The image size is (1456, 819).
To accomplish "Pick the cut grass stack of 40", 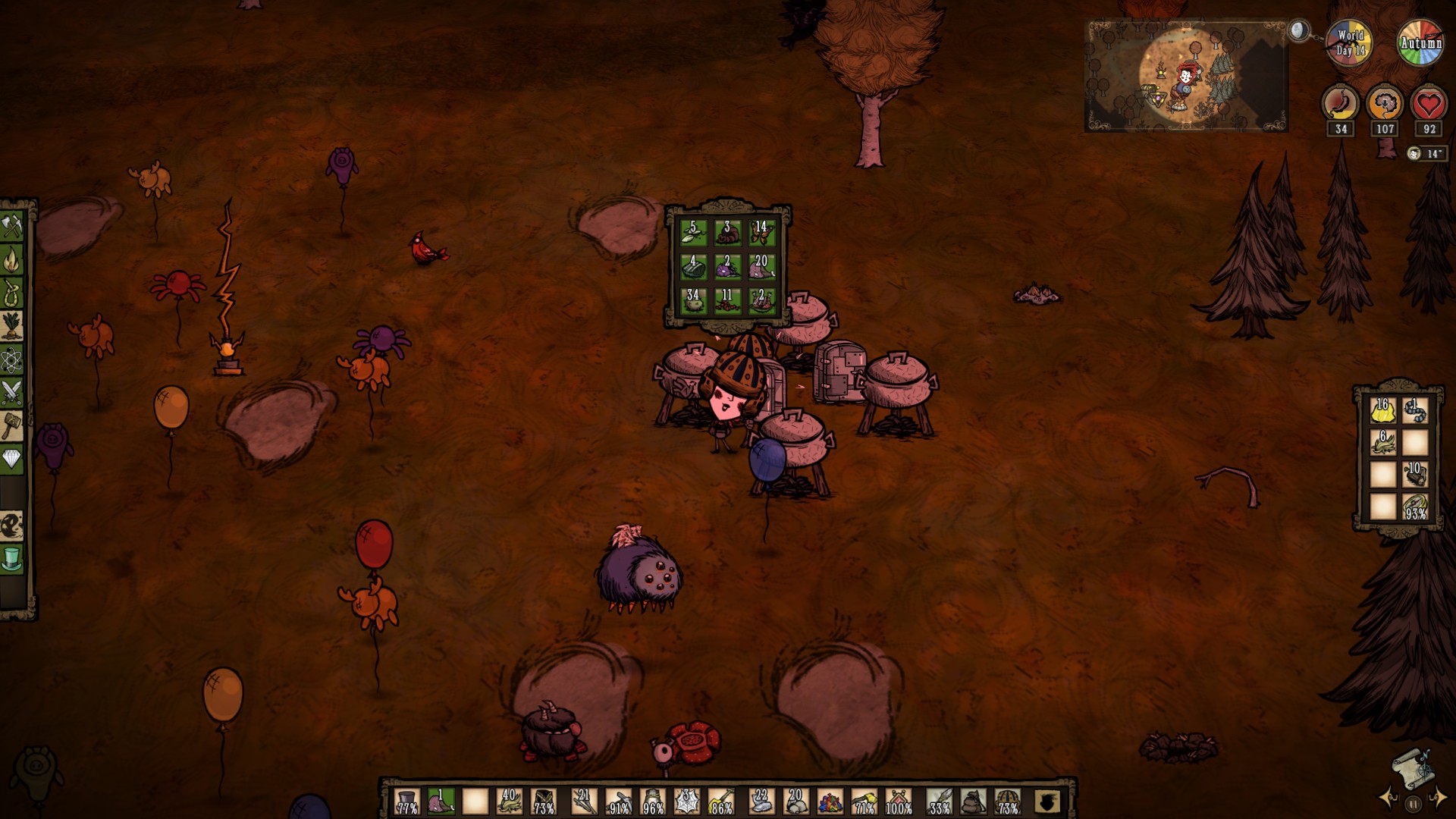I will click(x=509, y=801).
